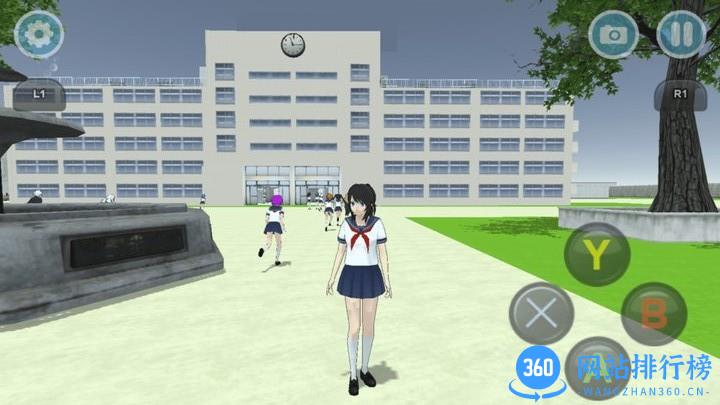The image size is (720, 405).
Task: Tap the orange B action button
Action: click(x=654, y=314)
